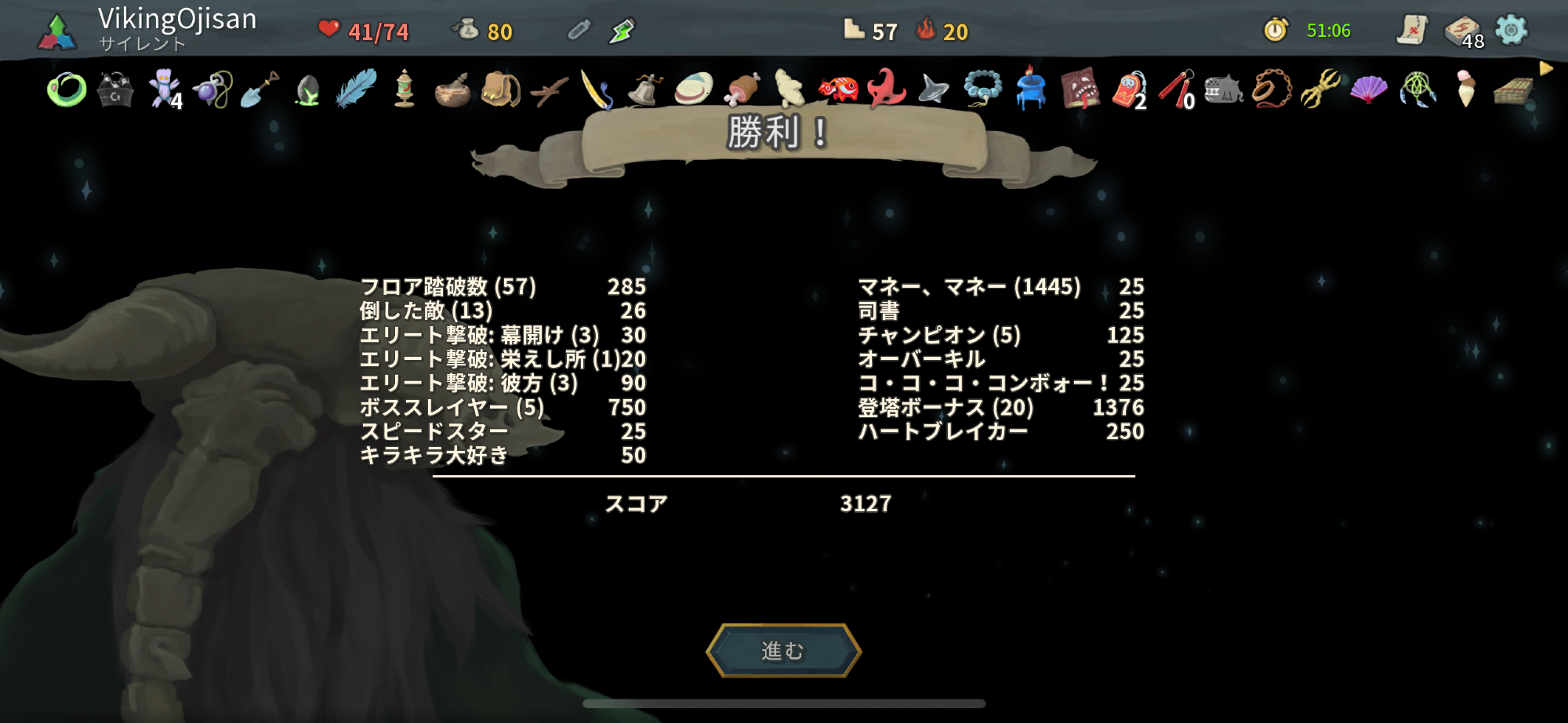Inspect the blue candle relic

(x=1030, y=89)
